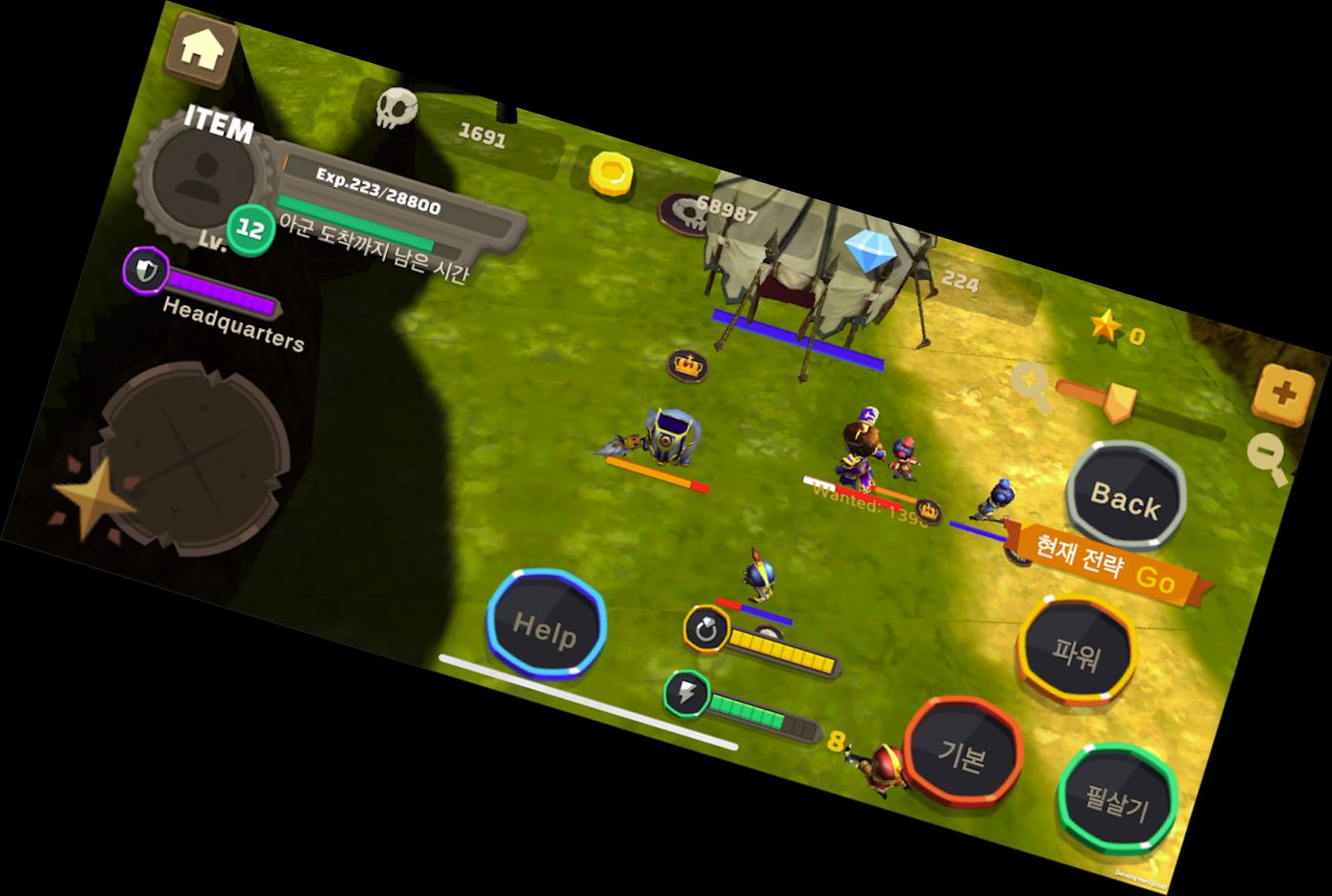Viewport: 1332px width, 896px height.
Task: Open the home menu button
Action: [201, 50]
